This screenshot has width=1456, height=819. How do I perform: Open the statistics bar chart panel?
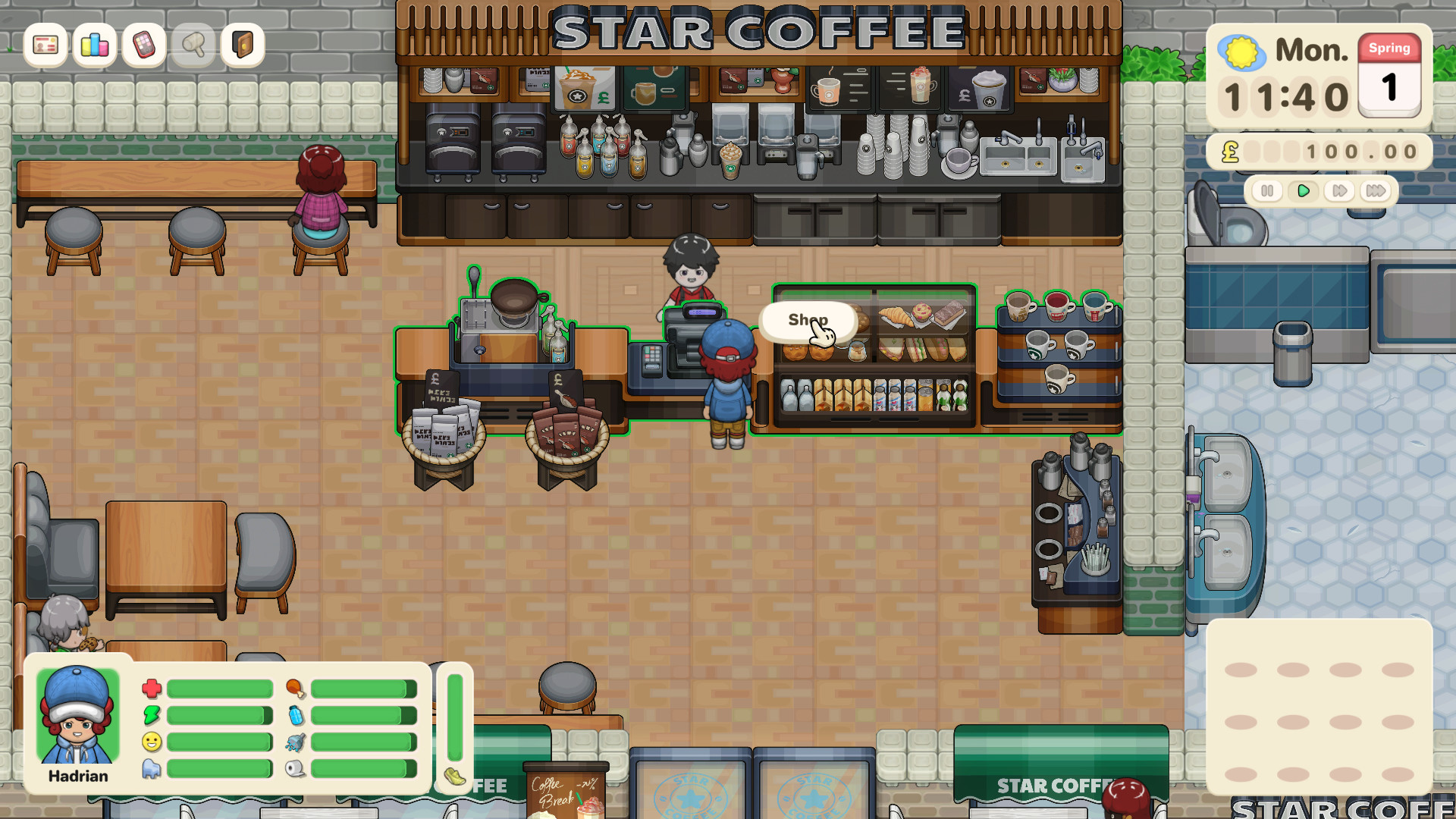point(94,46)
